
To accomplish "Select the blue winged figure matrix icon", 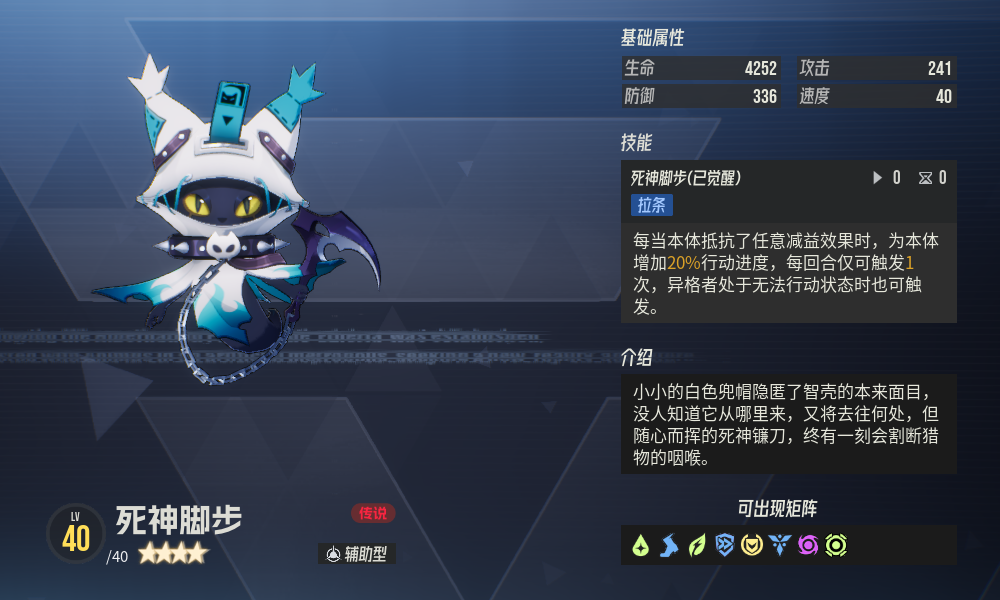I will tap(780, 546).
